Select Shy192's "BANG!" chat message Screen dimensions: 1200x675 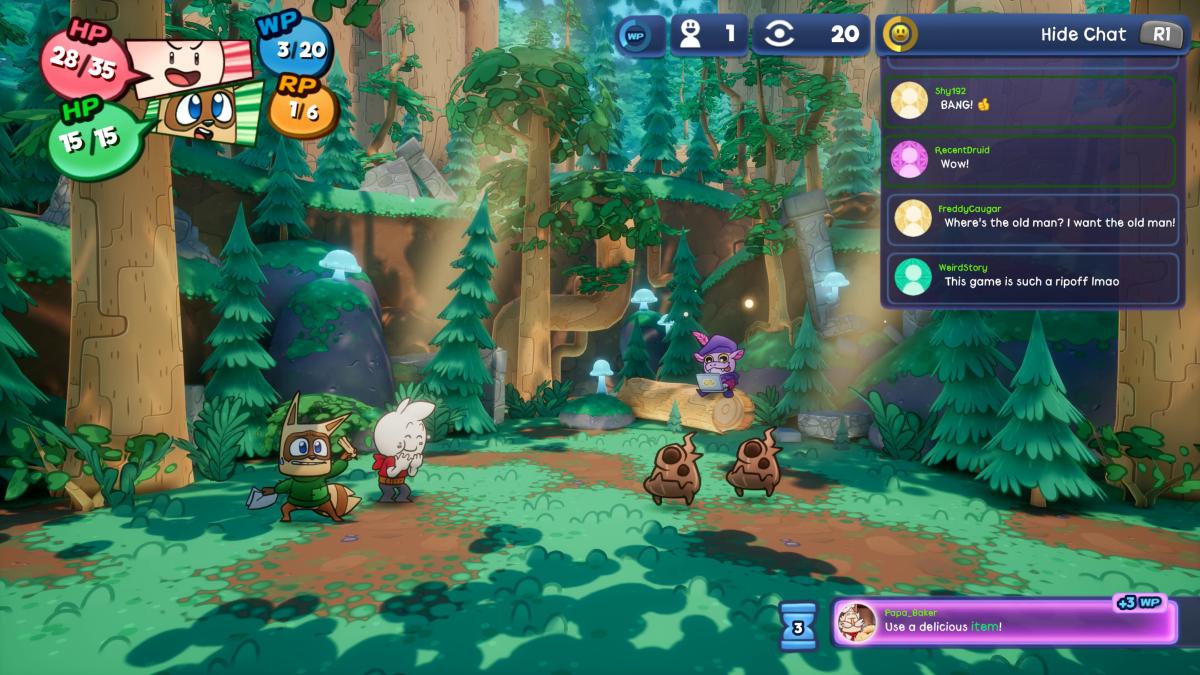(1029, 100)
